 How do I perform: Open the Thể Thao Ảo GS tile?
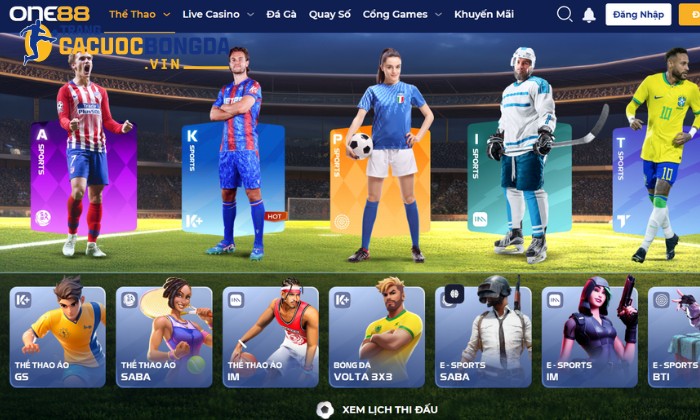pyautogui.click(x=57, y=337)
